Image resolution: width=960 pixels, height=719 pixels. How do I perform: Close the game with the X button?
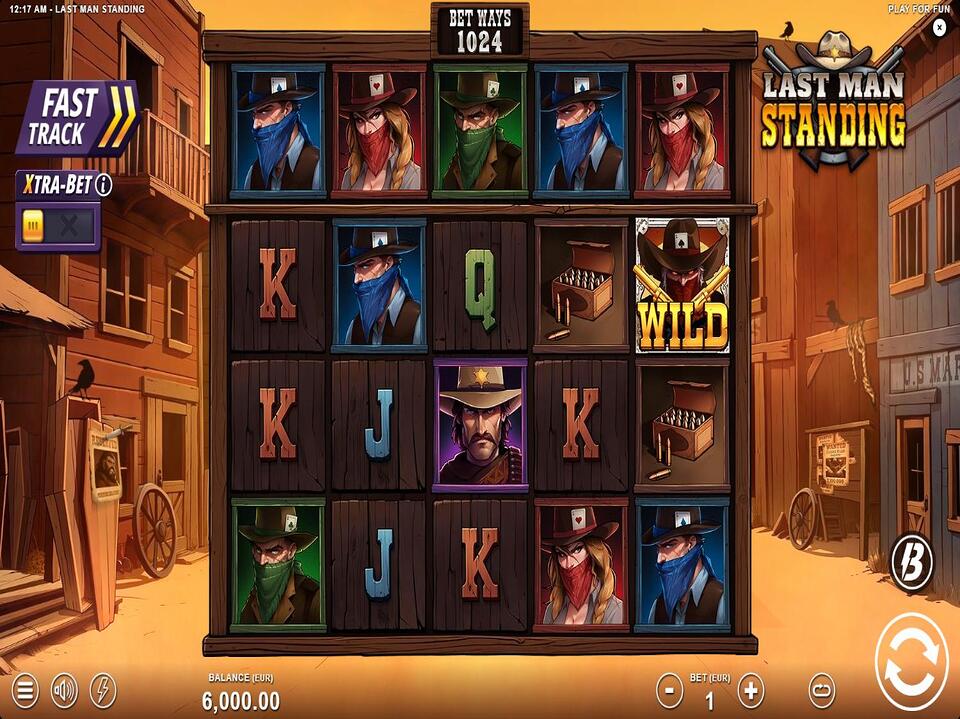click(x=939, y=28)
